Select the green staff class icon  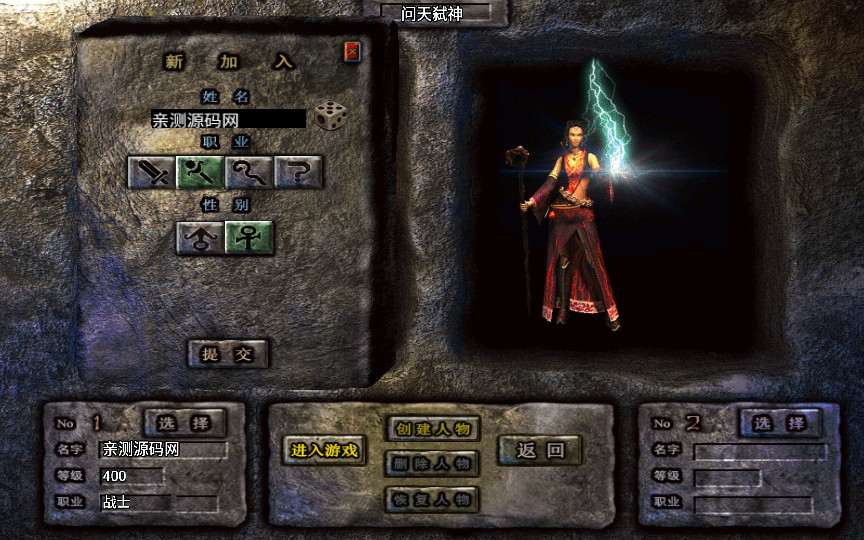(201, 172)
